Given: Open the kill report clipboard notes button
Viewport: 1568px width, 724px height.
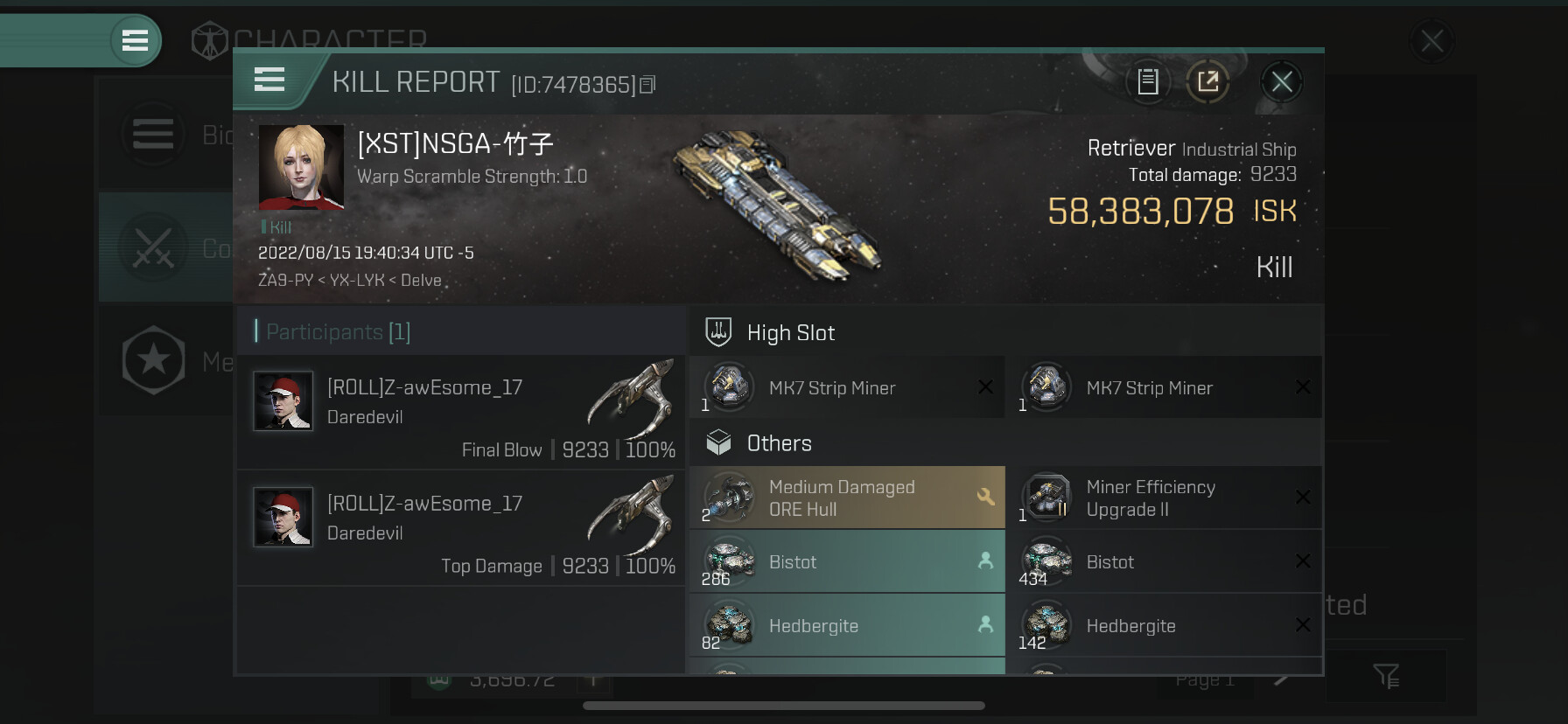Looking at the screenshot, I should [x=1148, y=82].
